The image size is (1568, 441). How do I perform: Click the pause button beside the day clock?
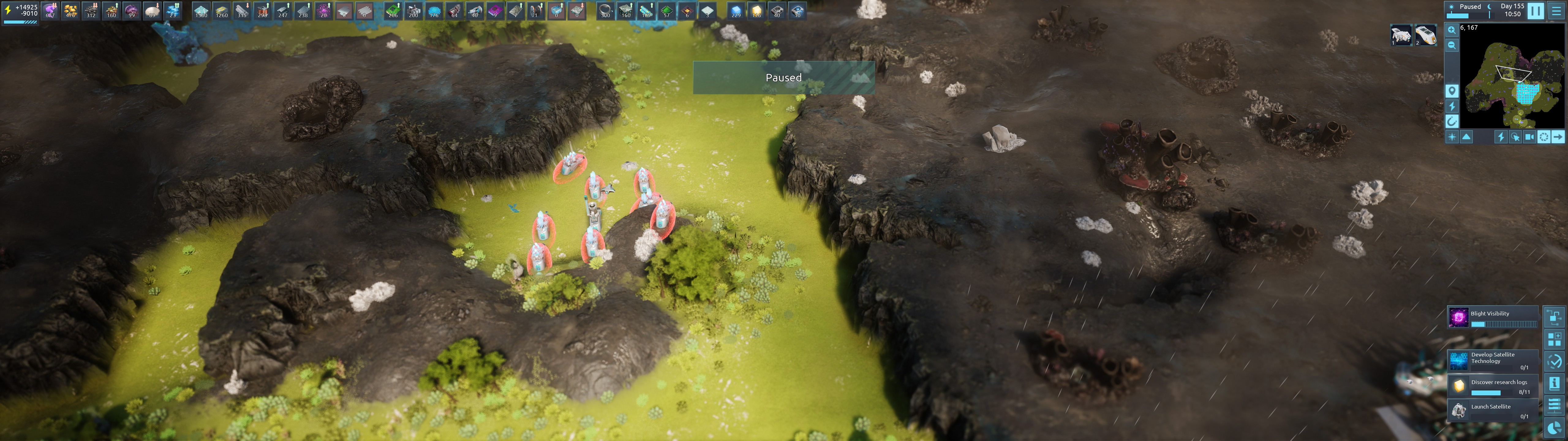[1535, 11]
